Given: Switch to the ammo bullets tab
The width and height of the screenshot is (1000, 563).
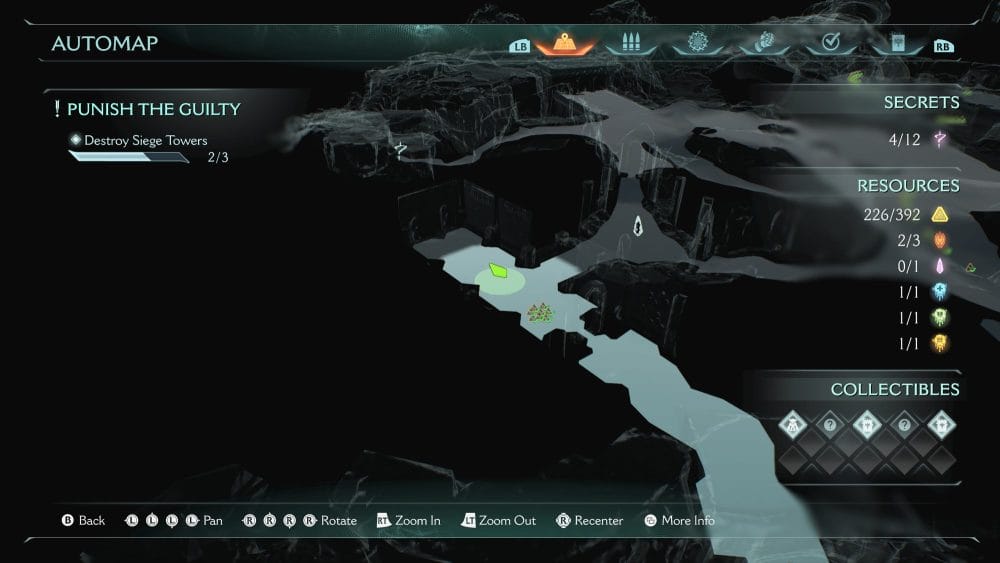Looking at the screenshot, I should tap(630, 43).
